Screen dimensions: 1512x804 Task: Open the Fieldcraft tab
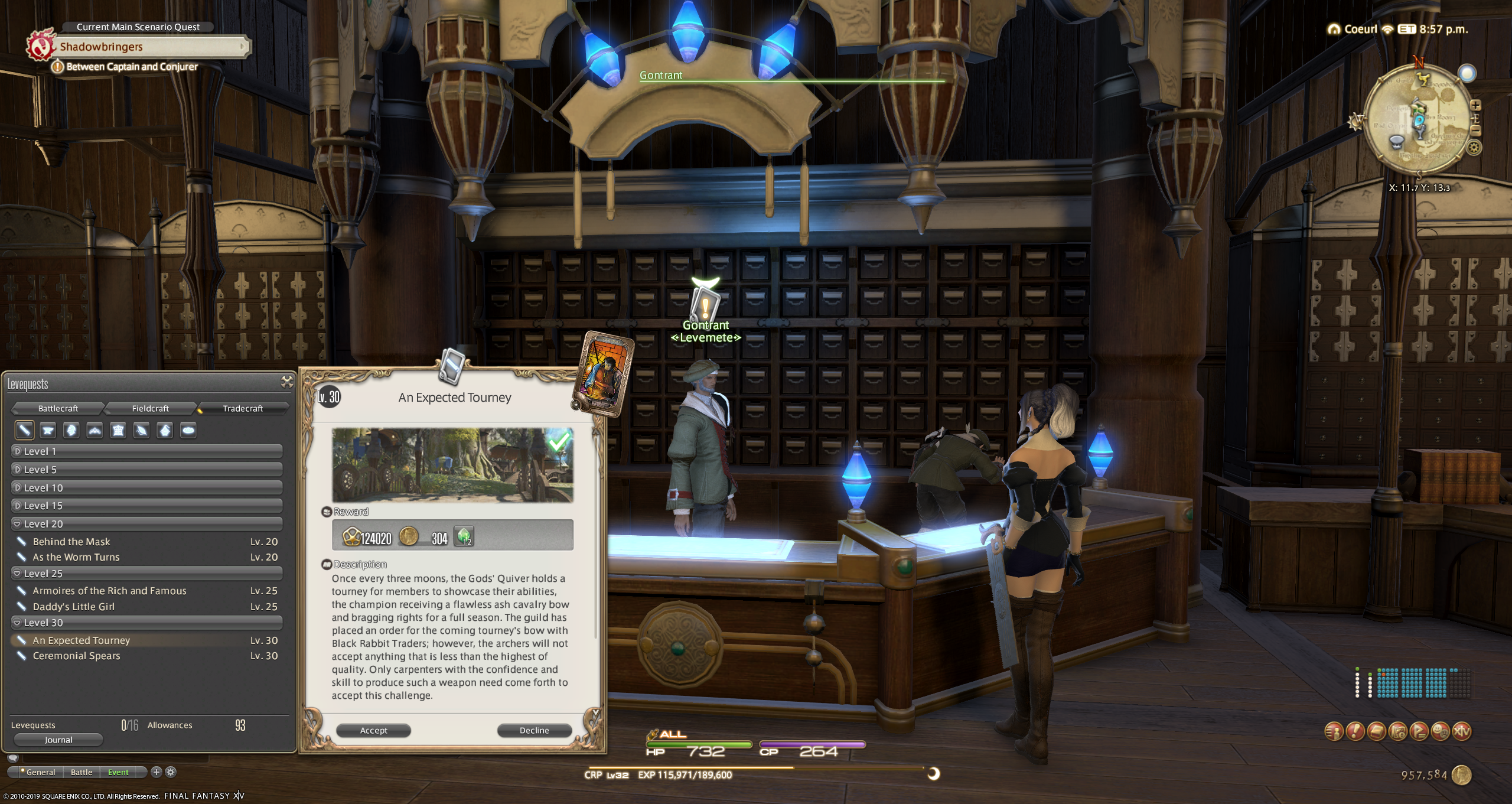point(150,408)
